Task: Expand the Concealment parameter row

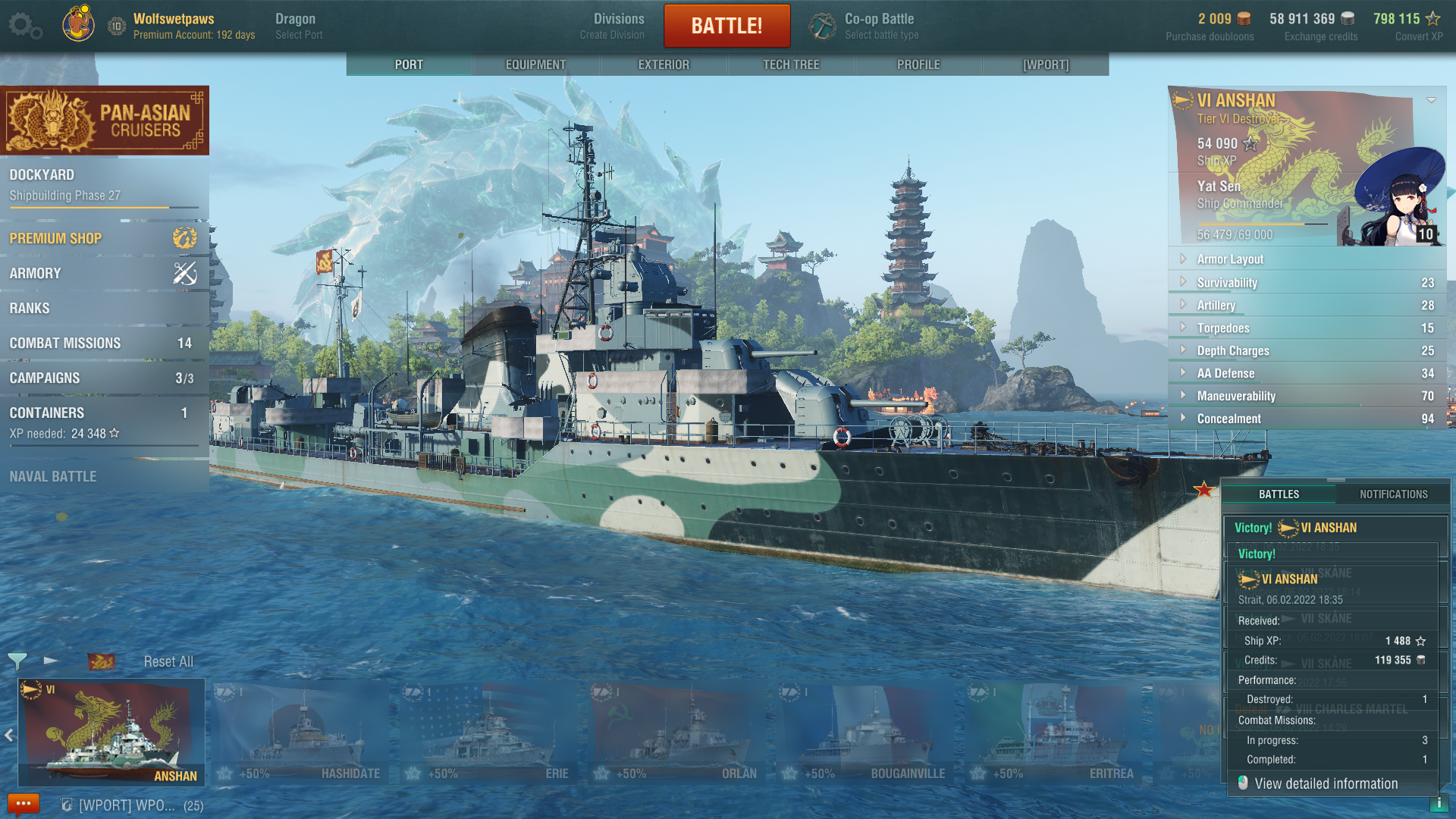Action: tap(1228, 419)
